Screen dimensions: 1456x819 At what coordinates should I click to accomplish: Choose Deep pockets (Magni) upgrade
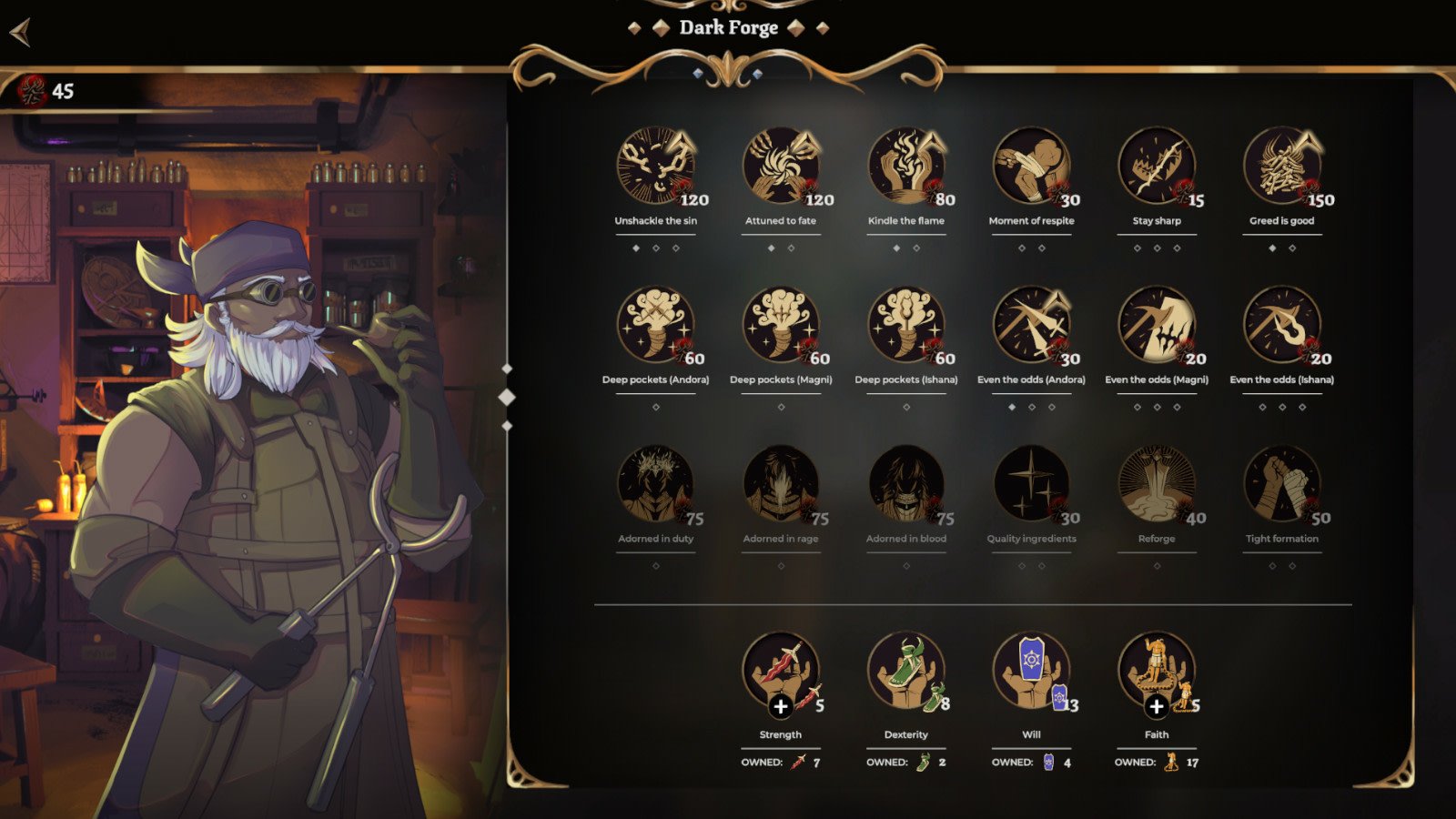781,326
